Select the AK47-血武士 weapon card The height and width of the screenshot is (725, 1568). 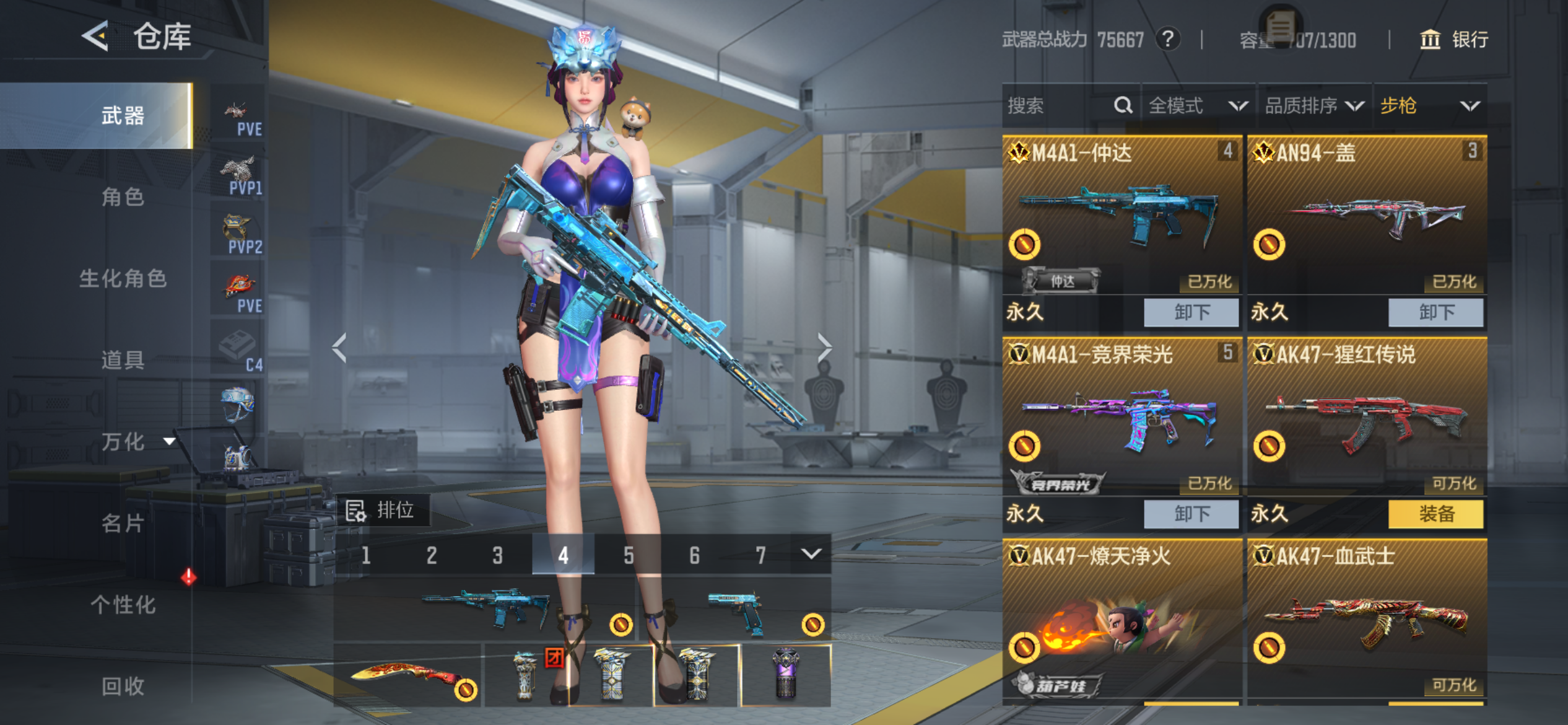click(1366, 620)
